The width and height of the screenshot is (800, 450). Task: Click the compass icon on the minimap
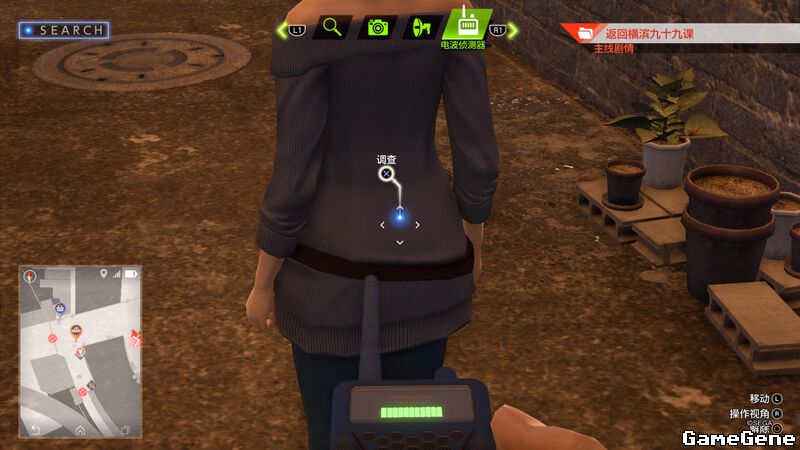click(x=30, y=275)
